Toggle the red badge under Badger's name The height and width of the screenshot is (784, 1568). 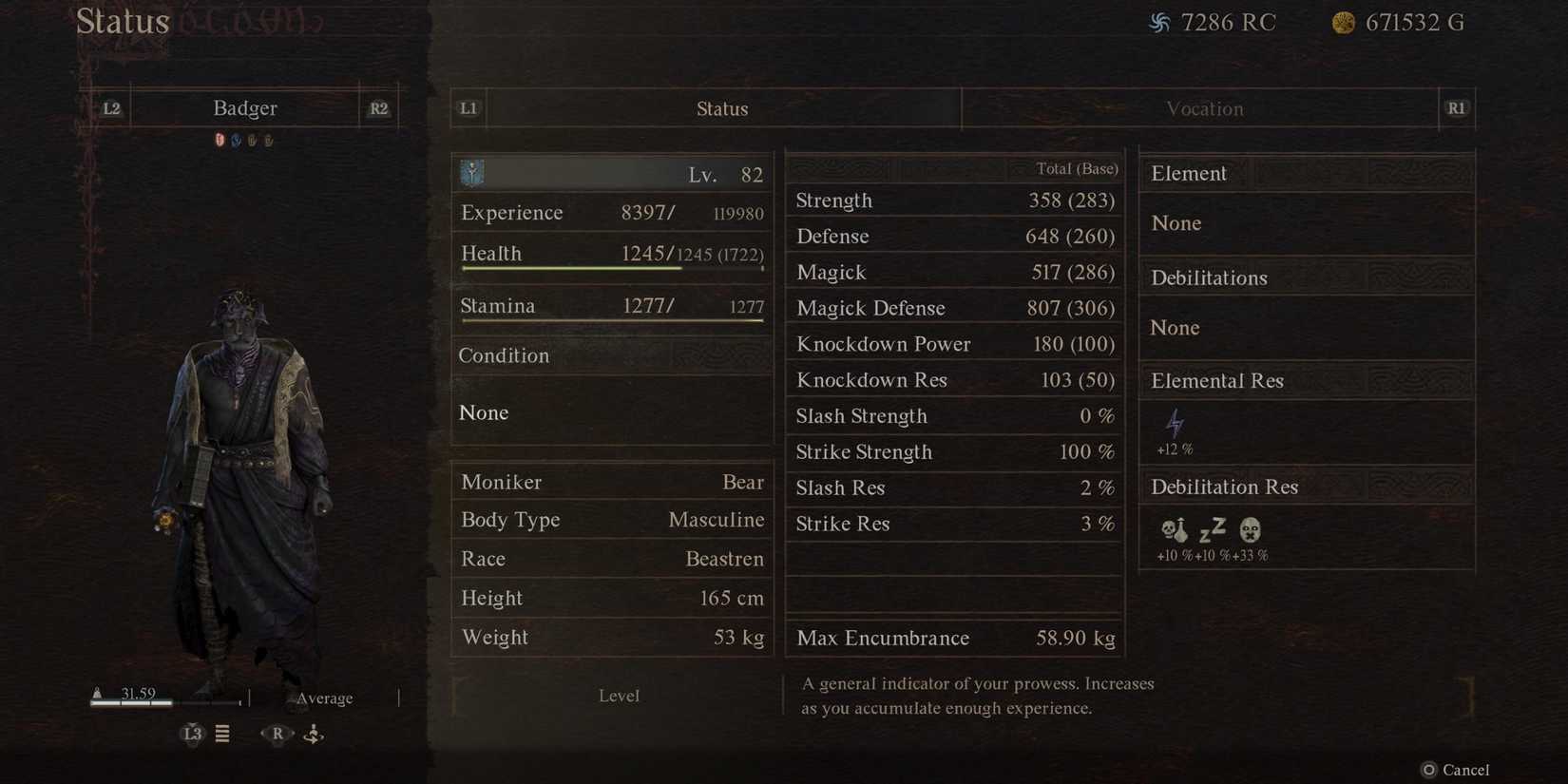220,140
